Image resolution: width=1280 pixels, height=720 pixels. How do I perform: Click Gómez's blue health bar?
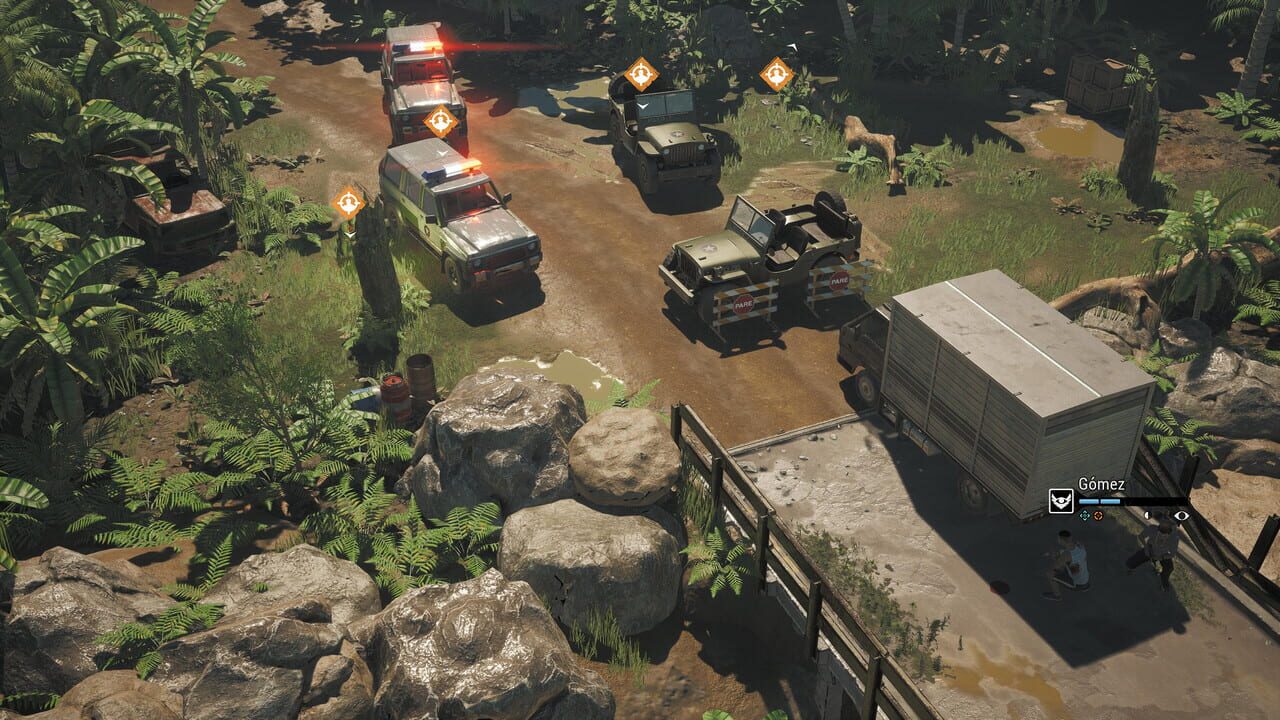pyautogui.click(x=1099, y=501)
